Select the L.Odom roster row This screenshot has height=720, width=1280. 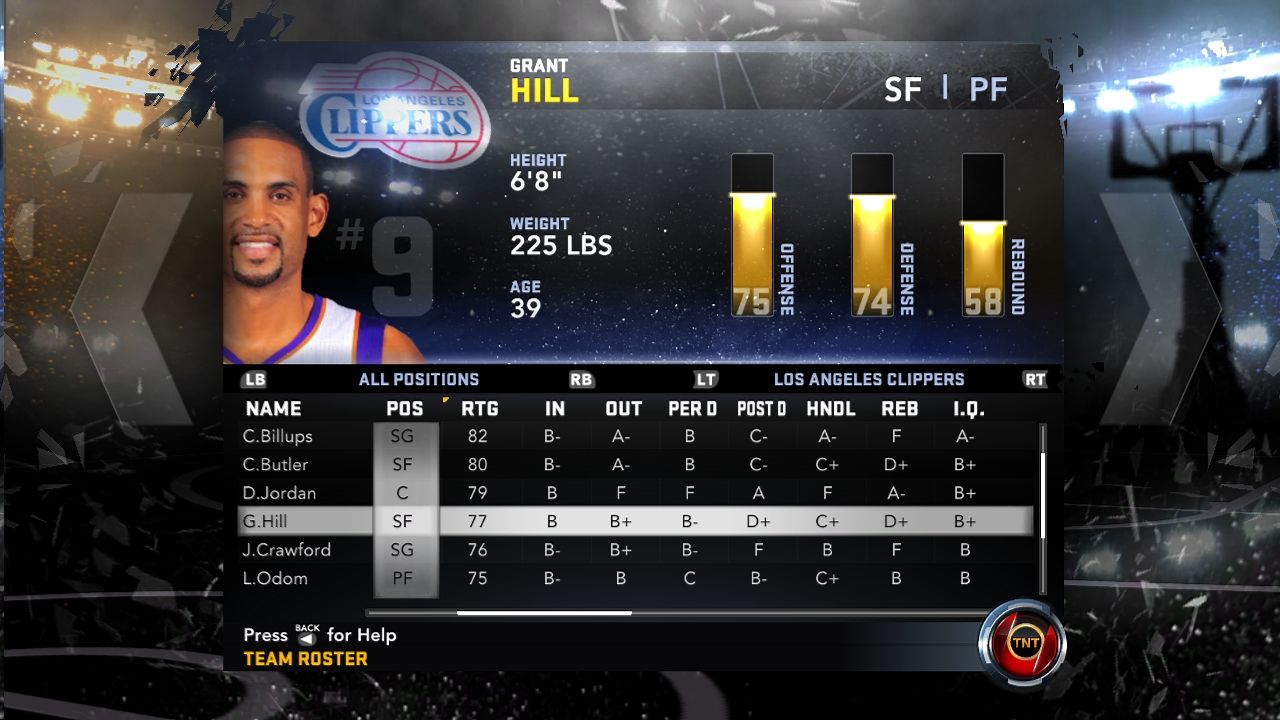click(x=275, y=578)
